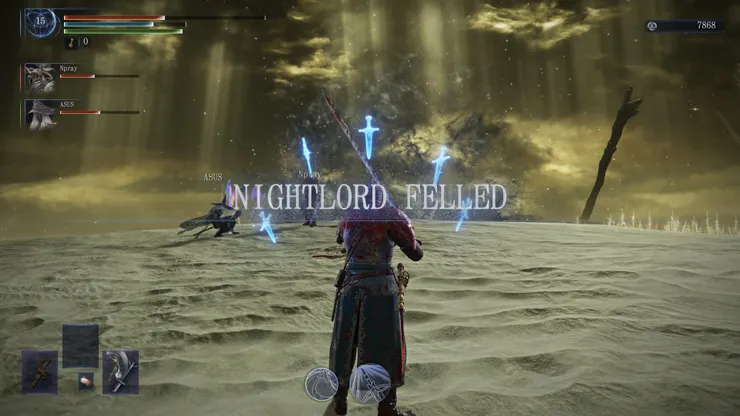Screen dimensions: 740x416
Task: Activate the swirl character skill icon
Action: [322, 384]
